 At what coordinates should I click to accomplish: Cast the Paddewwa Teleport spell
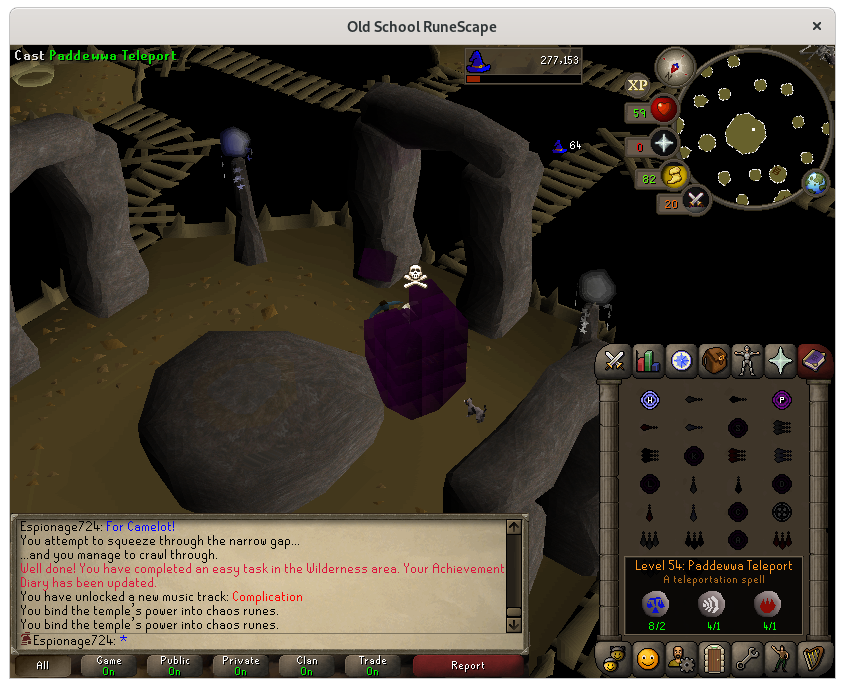781,400
